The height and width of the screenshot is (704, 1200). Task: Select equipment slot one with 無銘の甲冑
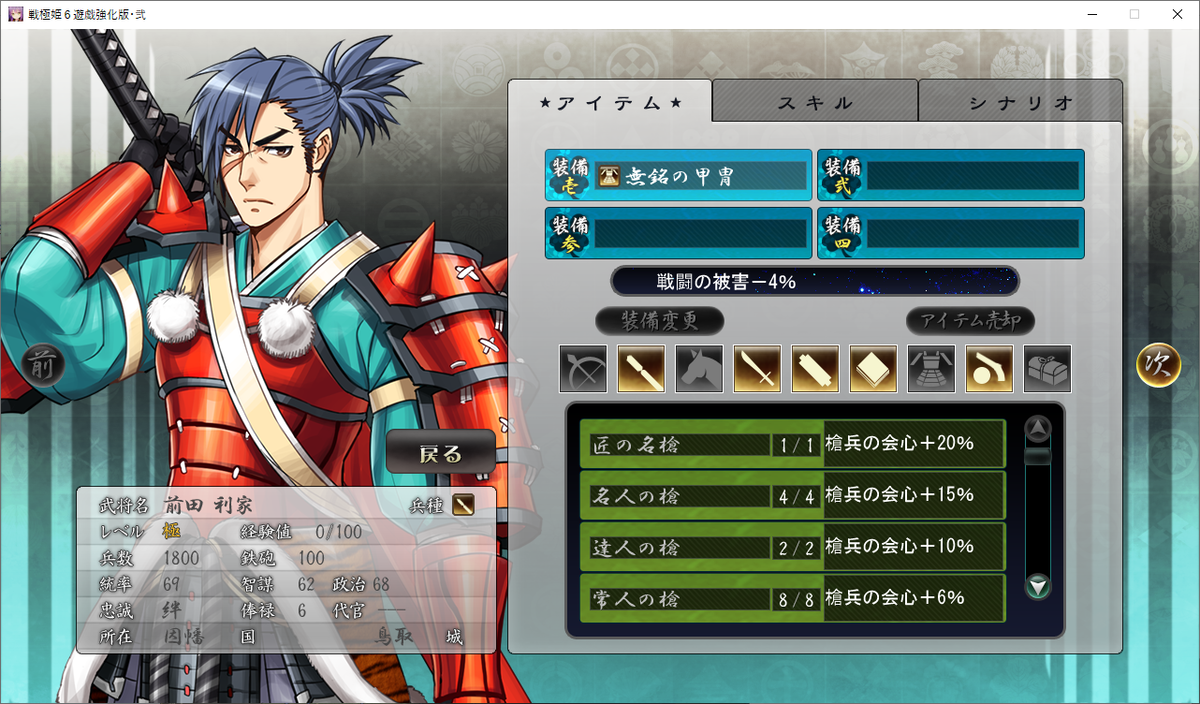[678, 176]
